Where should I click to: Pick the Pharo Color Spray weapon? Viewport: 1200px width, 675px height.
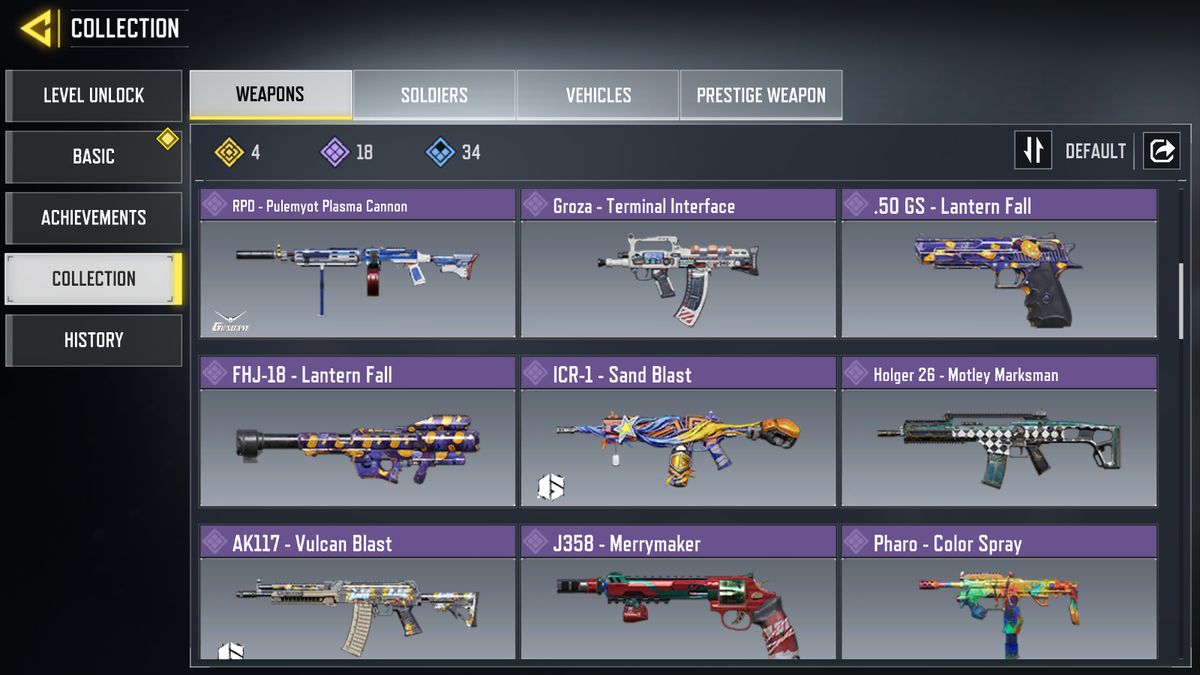coord(999,595)
